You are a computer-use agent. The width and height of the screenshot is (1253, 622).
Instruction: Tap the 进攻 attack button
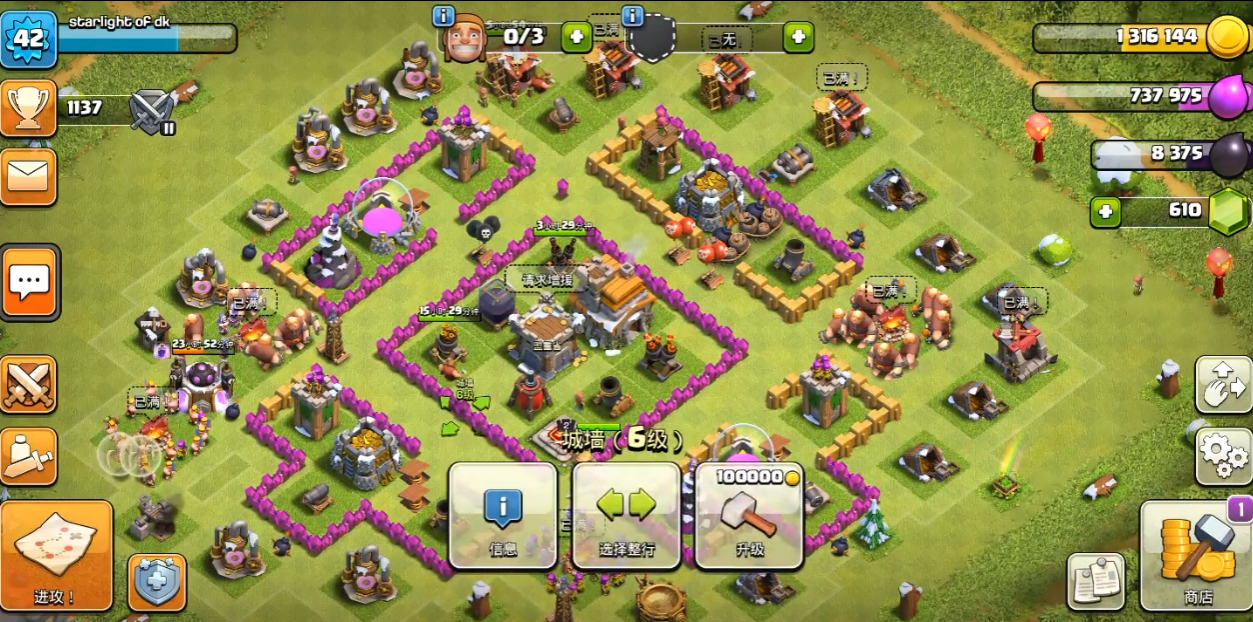coord(56,555)
